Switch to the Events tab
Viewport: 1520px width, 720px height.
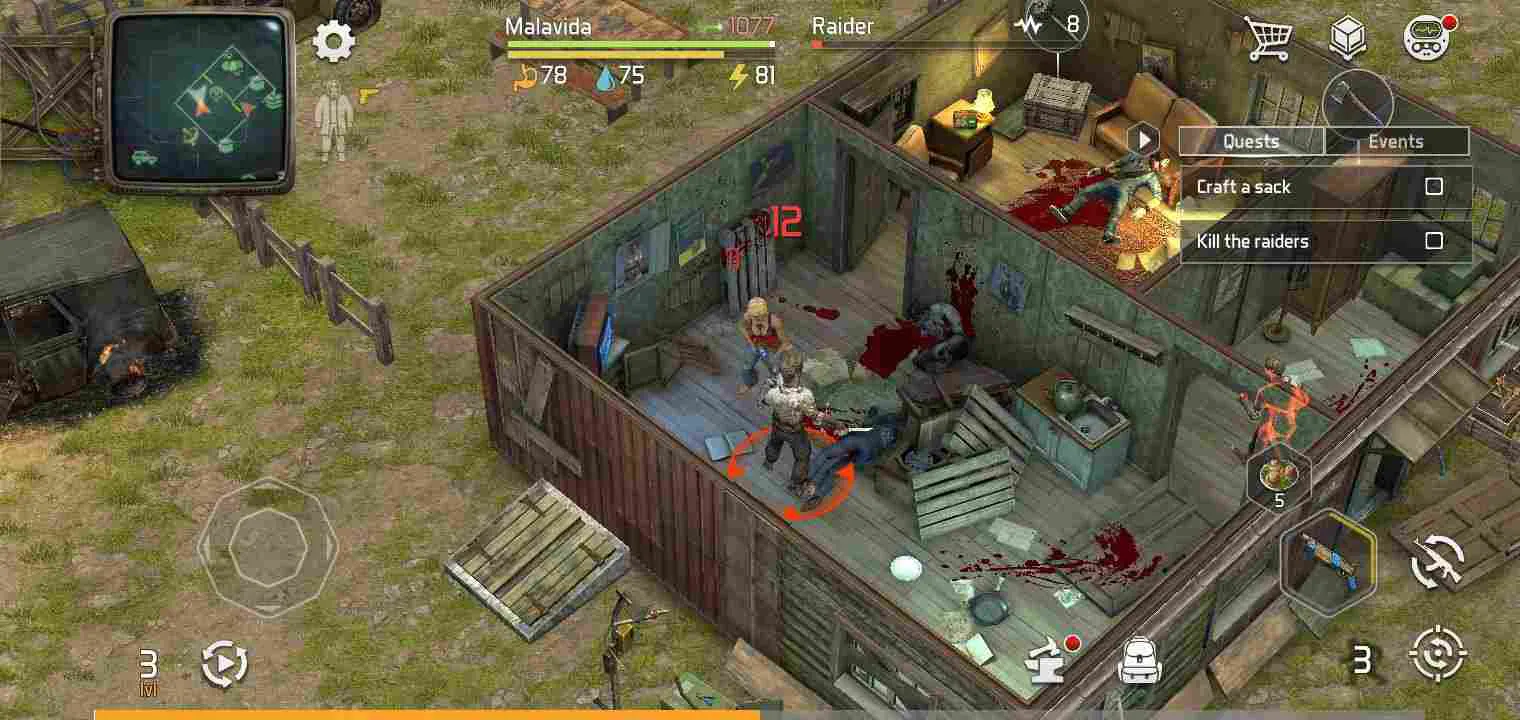pyautogui.click(x=1396, y=141)
